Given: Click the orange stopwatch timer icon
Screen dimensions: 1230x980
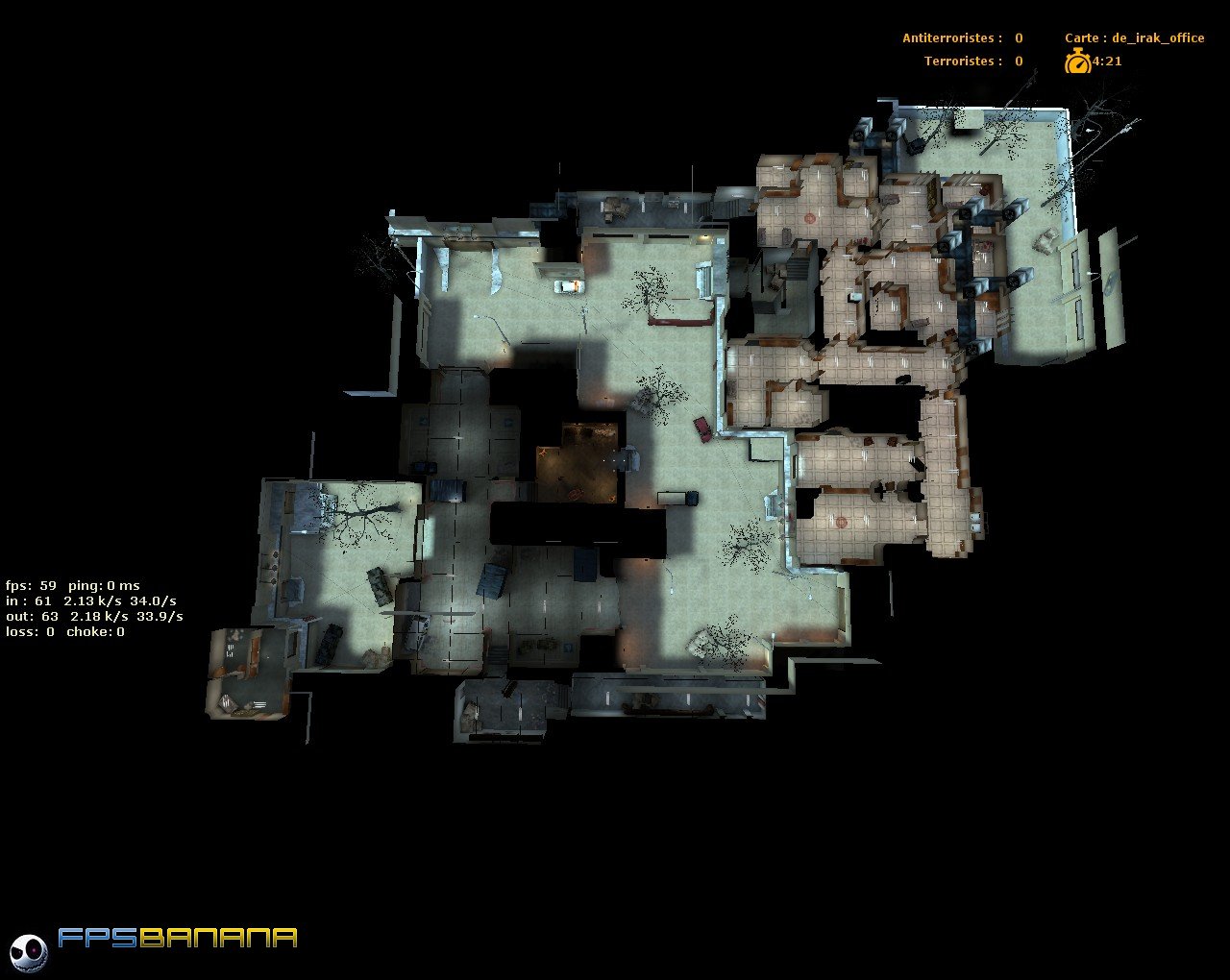Looking at the screenshot, I should [1078, 61].
